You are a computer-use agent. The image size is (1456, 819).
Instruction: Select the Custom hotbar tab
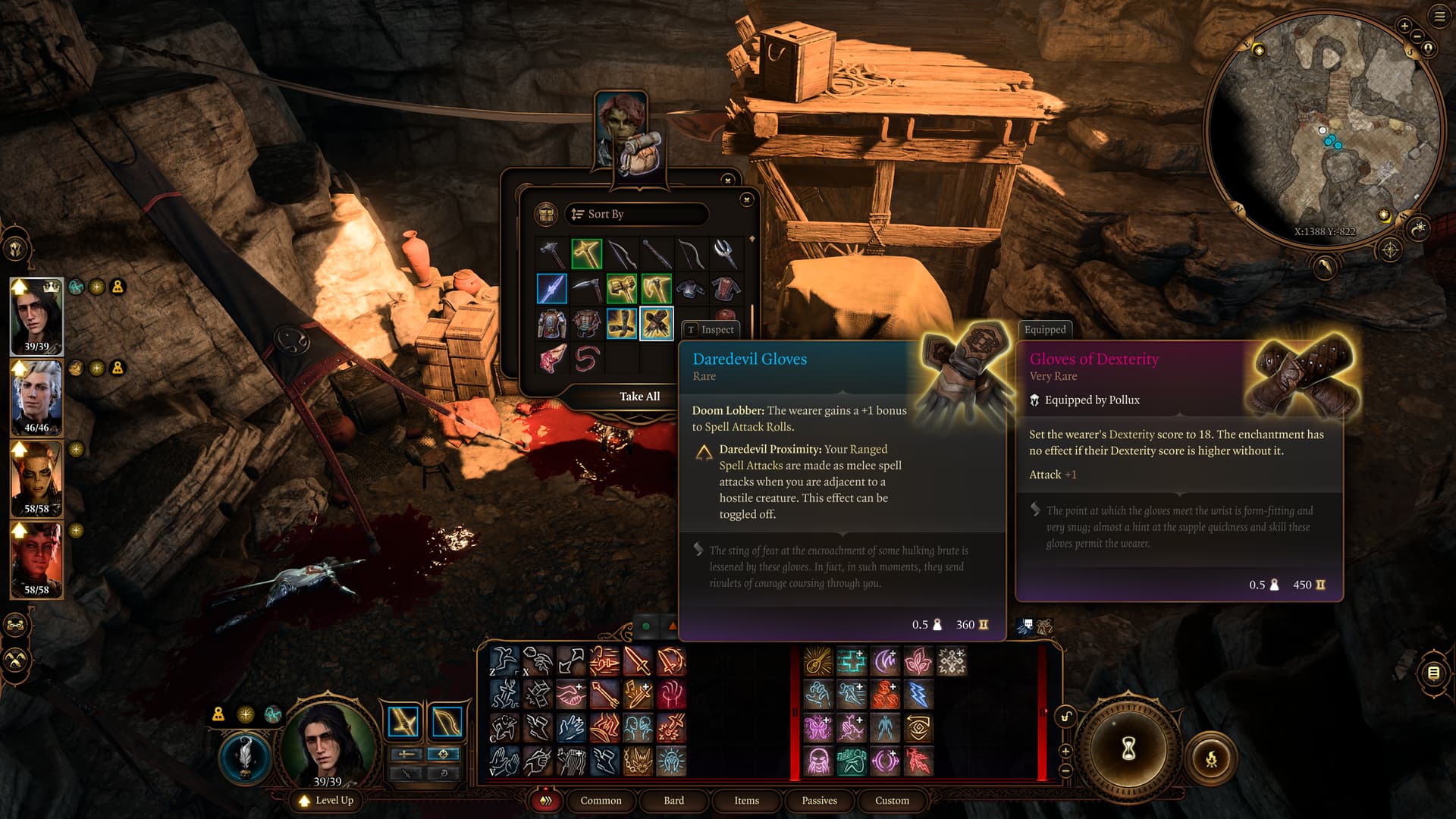(892, 800)
